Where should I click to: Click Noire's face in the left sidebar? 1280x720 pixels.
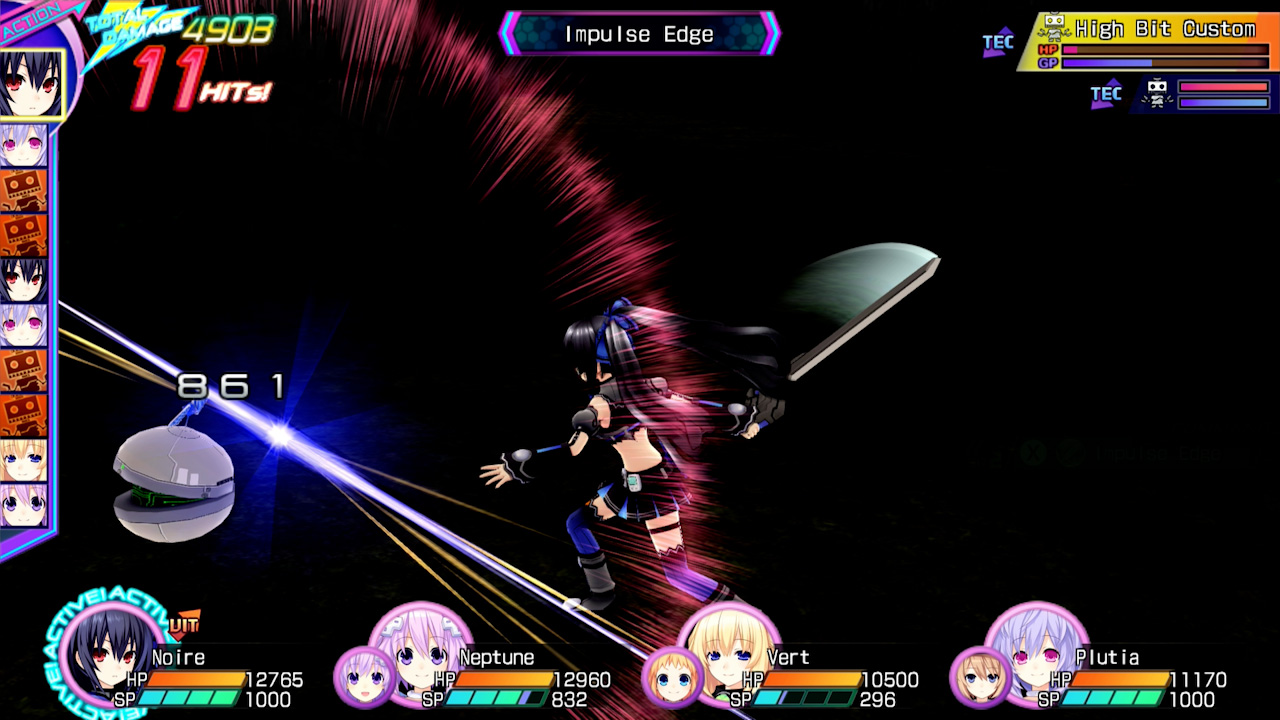[30, 85]
